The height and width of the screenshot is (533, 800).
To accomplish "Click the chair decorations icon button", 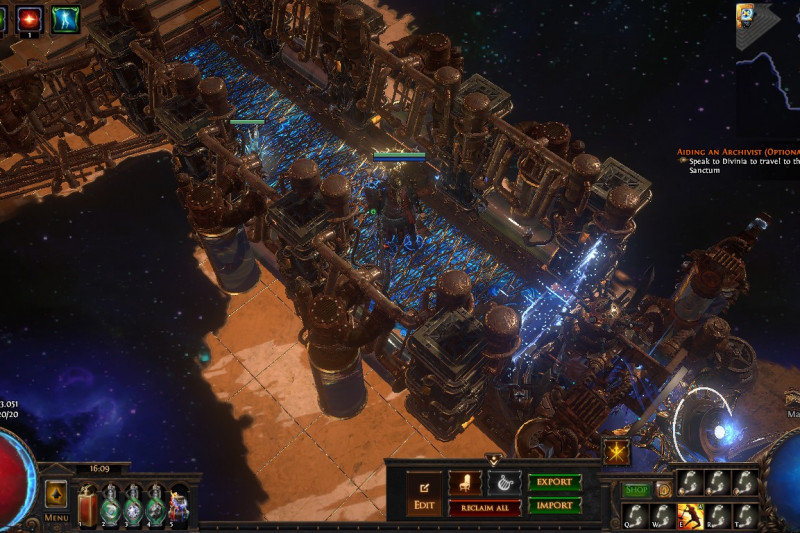I will click(464, 483).
